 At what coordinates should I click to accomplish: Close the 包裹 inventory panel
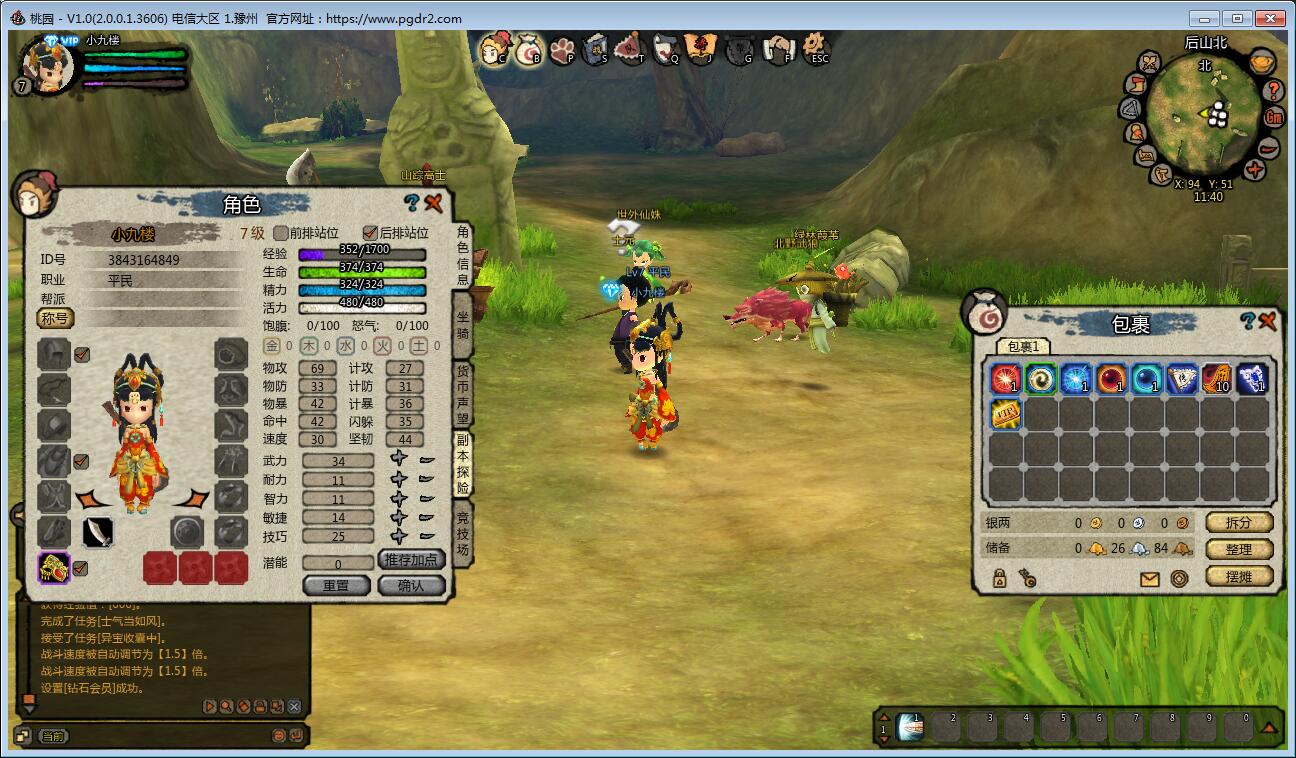coord(1268,321)
